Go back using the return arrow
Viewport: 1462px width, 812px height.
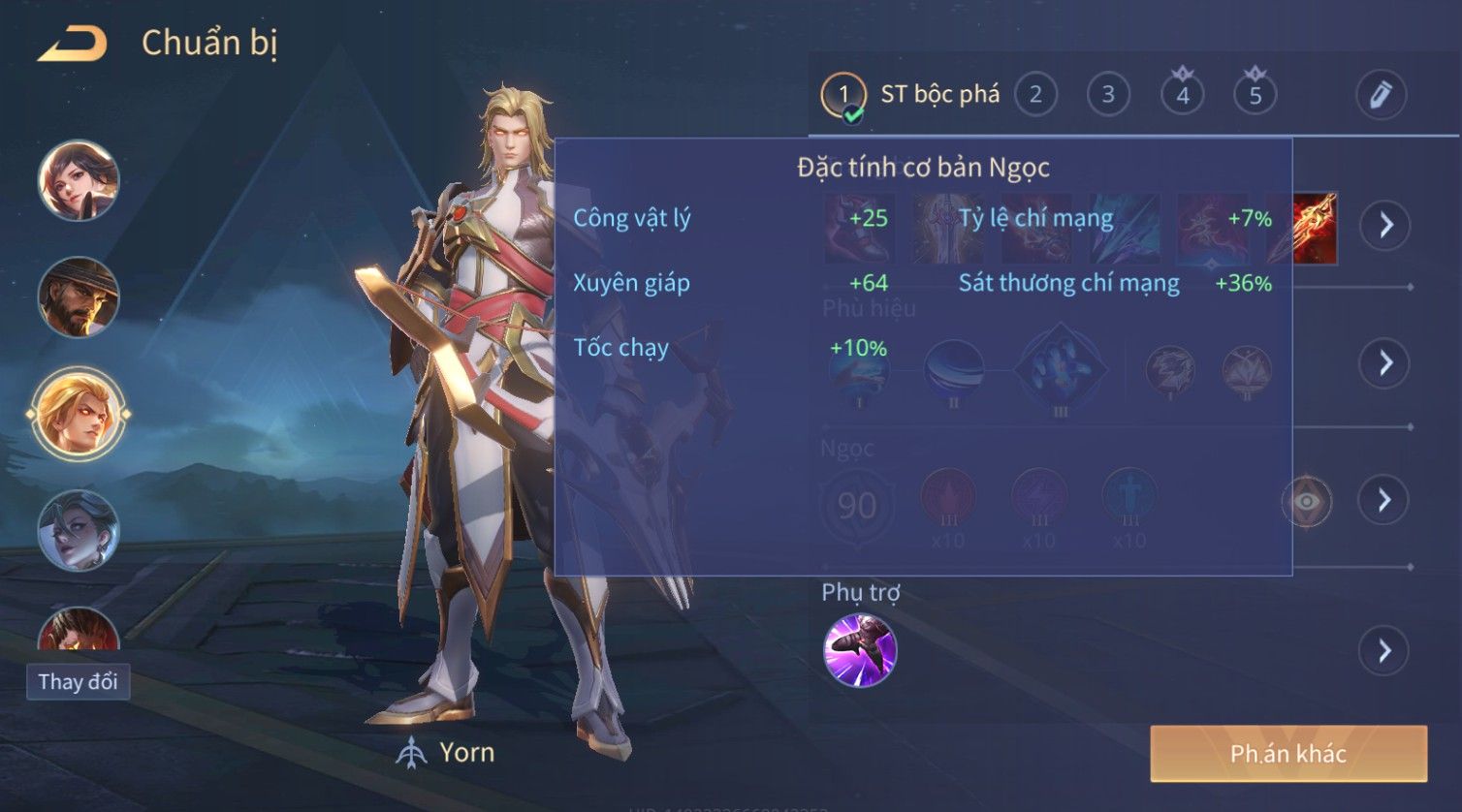[73, 44]
